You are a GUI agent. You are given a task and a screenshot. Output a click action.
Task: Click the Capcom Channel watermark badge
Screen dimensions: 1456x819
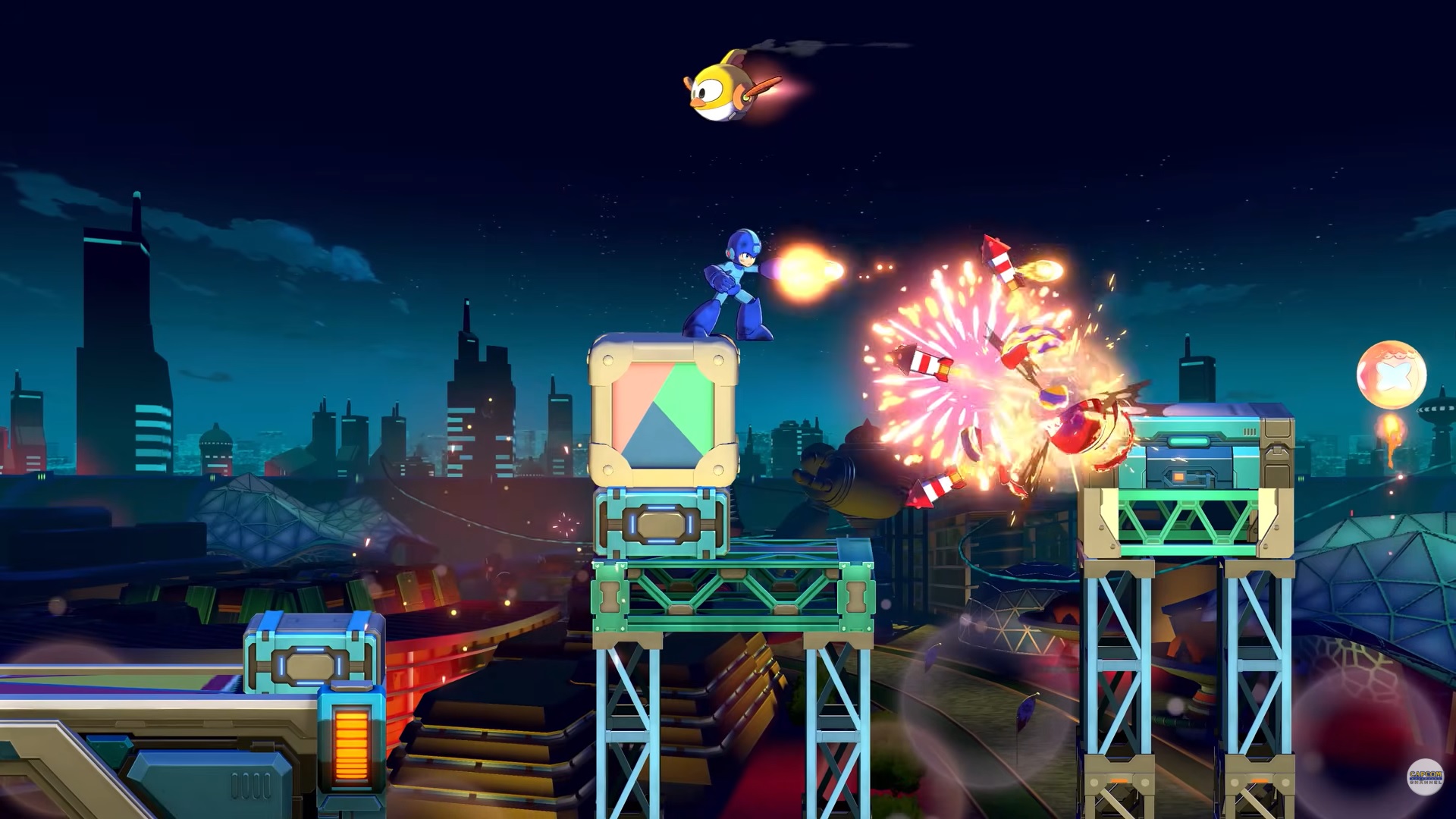(x=1425, y=777)
